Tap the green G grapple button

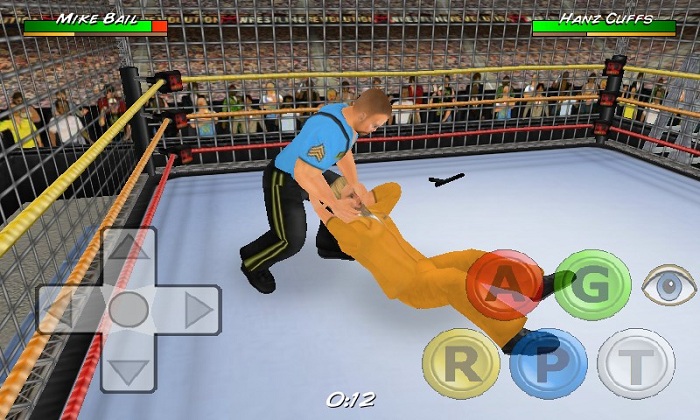point(592,285)
